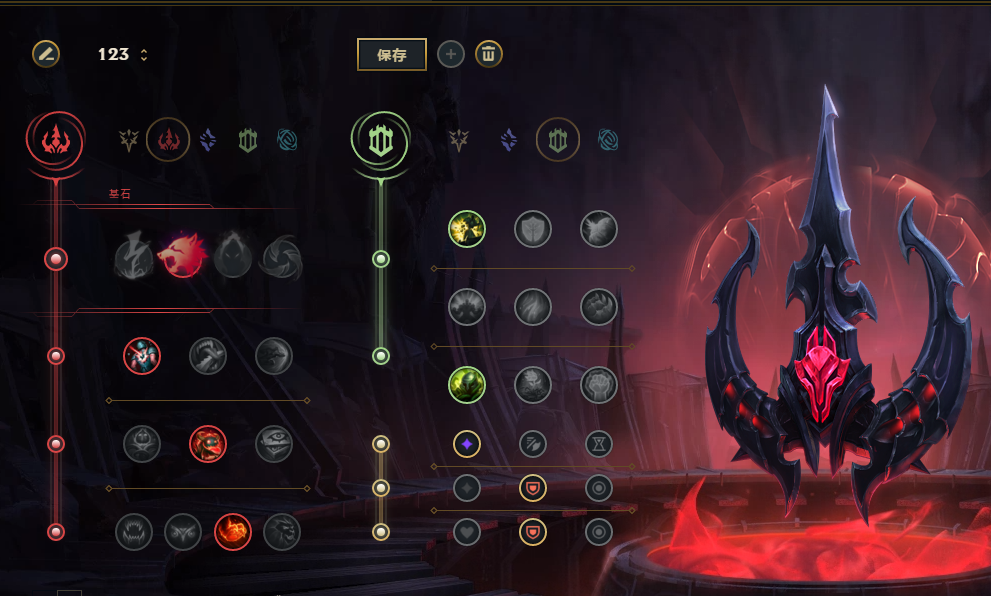Select the Dark Harvest keystone

[x=231, y=257]
